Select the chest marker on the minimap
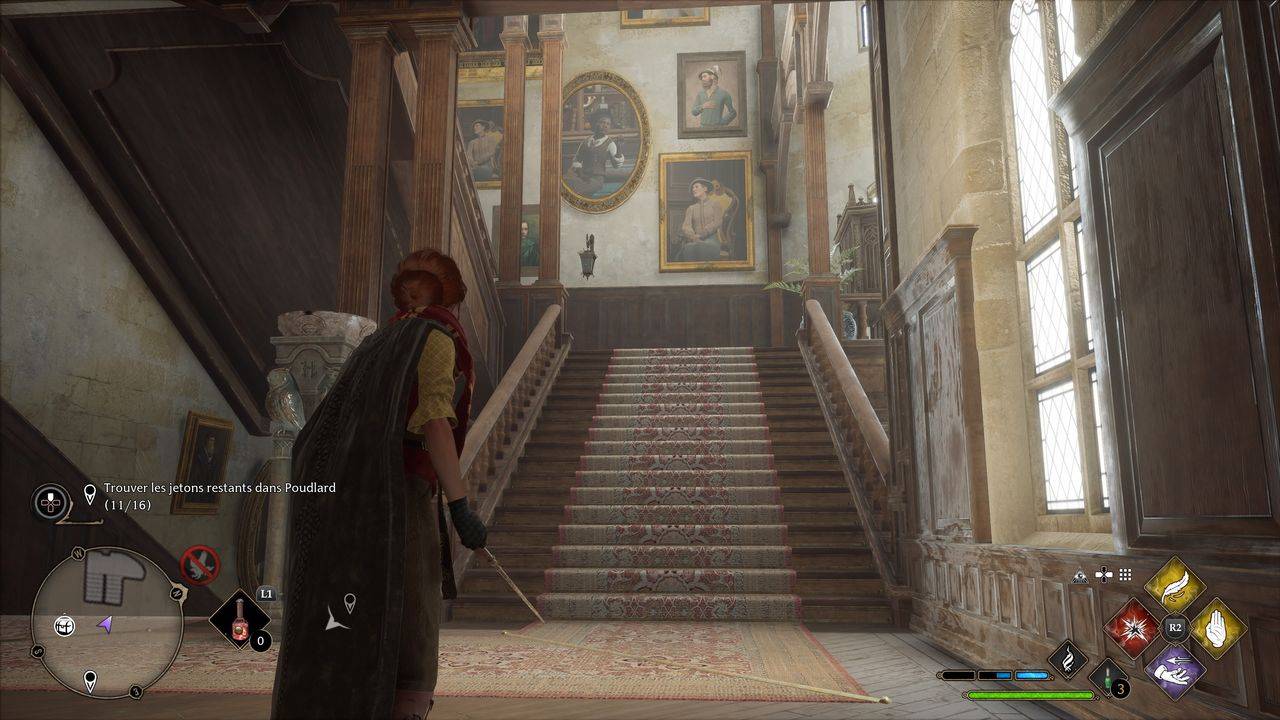1280x720 pixels. coord(65,626)
